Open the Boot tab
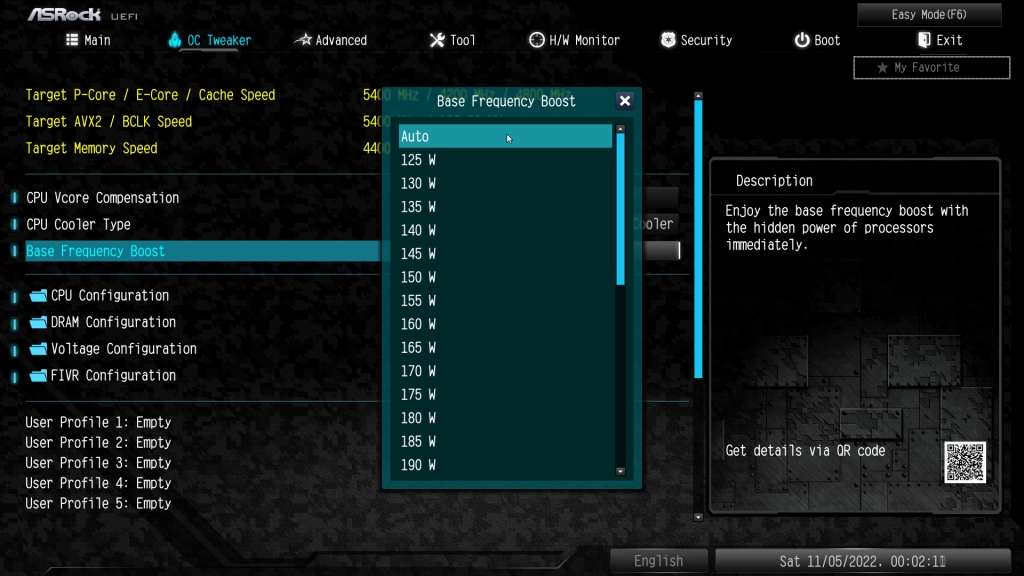 (817, 40)
